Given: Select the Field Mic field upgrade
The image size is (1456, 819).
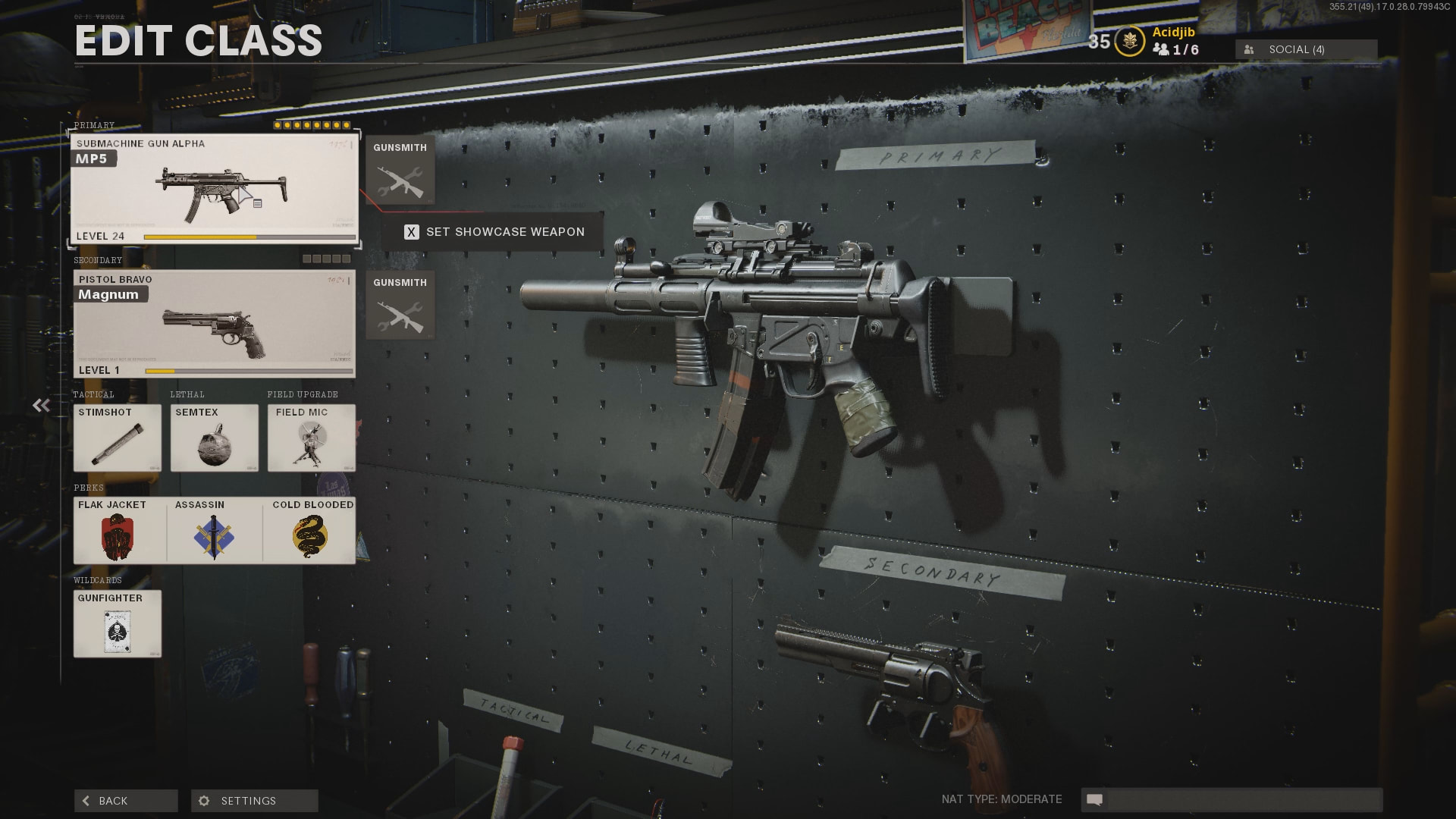Looking at the screenshot, I should pos(312,438).
